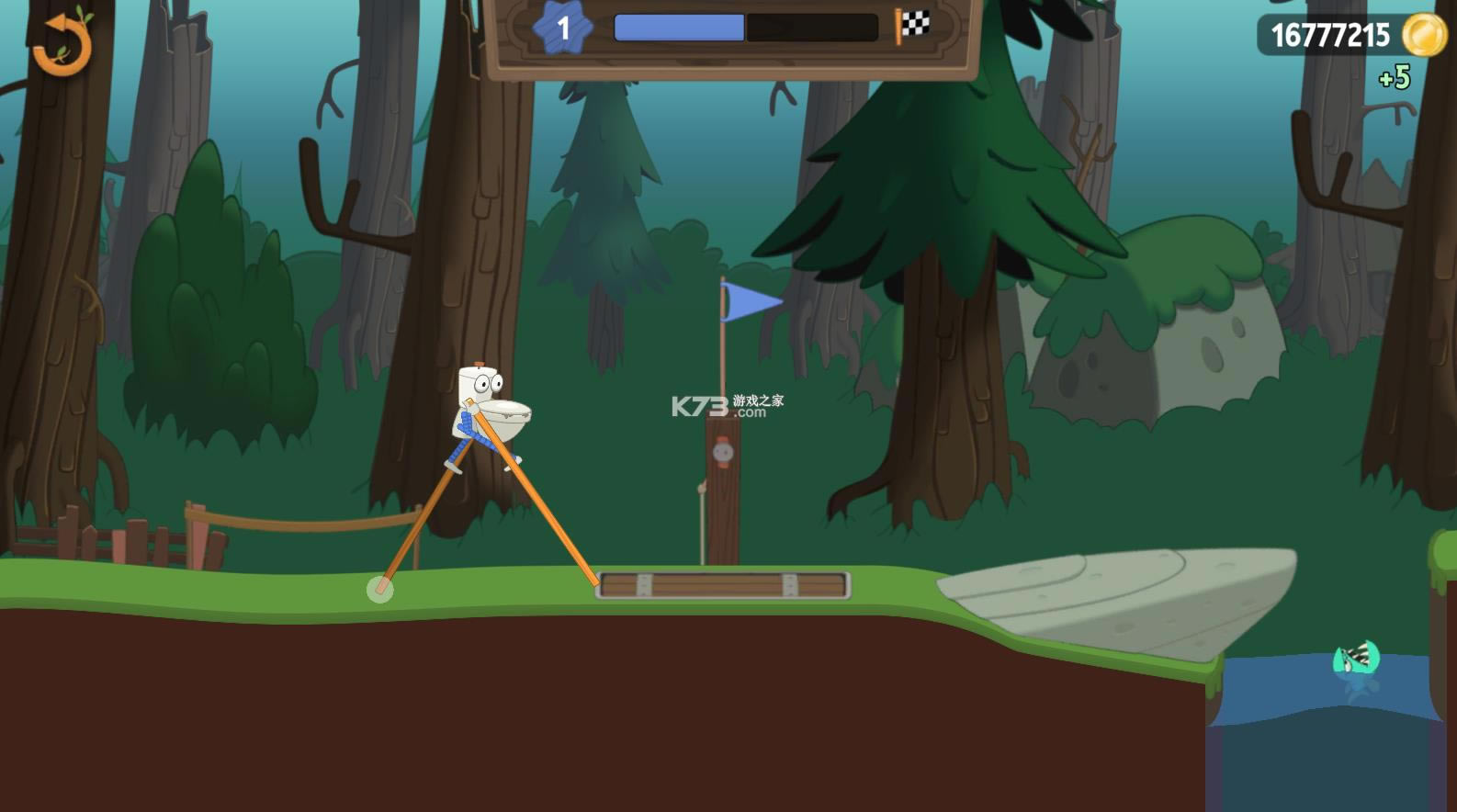Screen dimensions: 1457x812
Task: Click the +5 coin bonus label
Action: [x=1395, y=78]
